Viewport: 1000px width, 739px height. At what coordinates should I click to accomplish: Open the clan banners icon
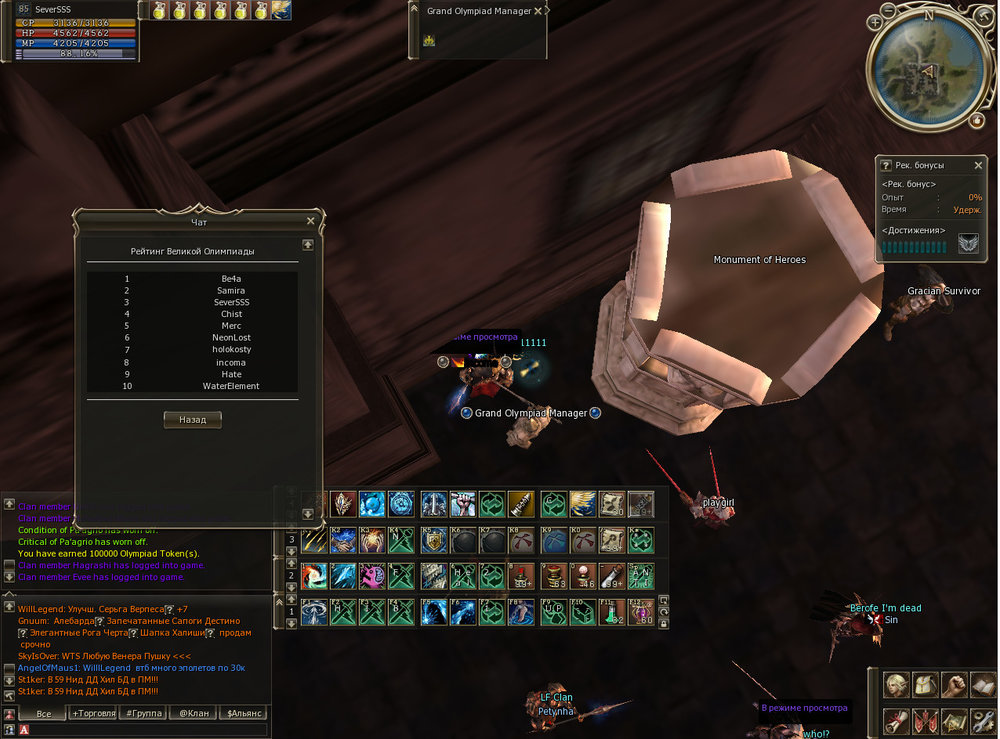point(927,720)
